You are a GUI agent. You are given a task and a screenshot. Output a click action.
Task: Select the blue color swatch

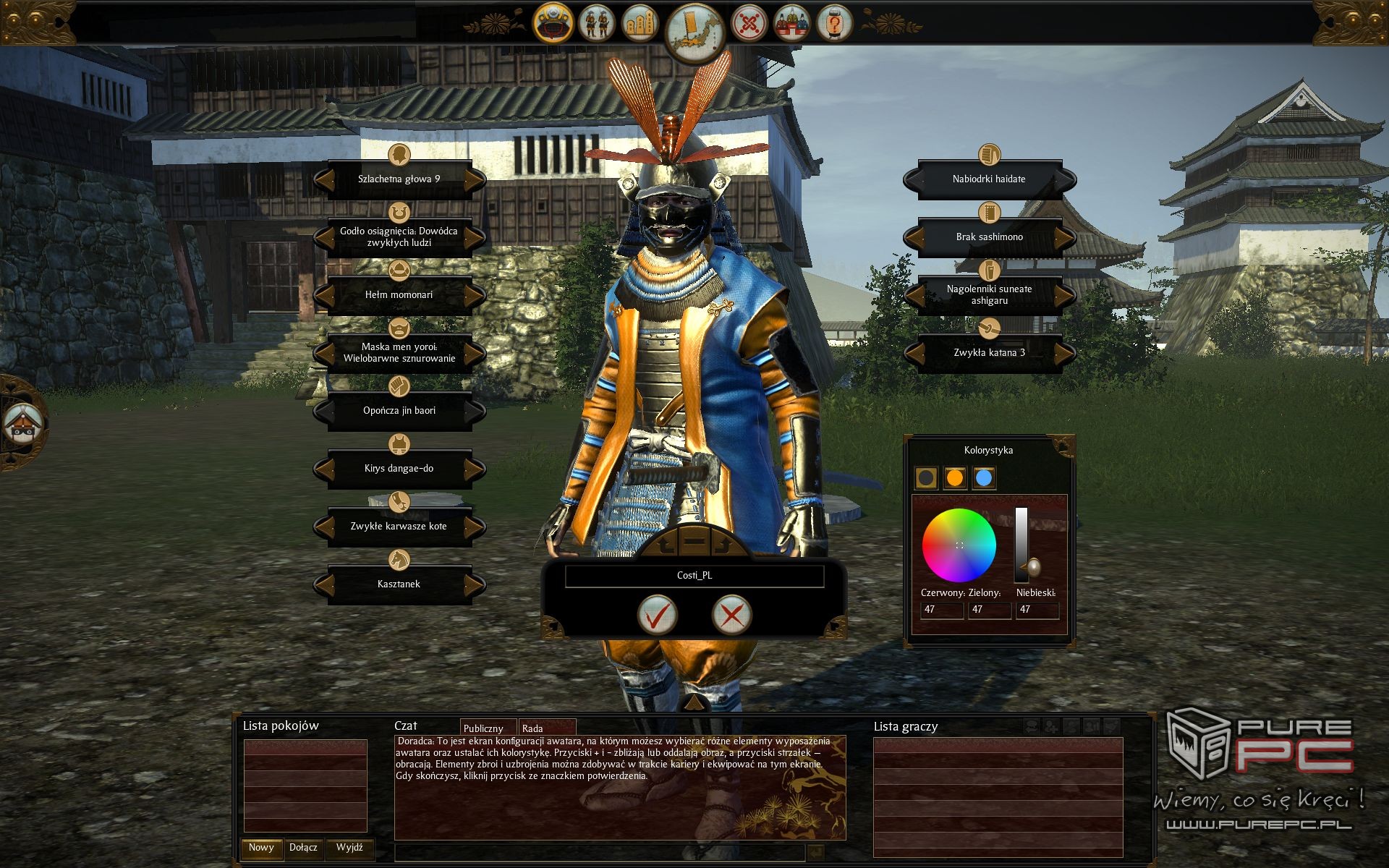[983, 477]
